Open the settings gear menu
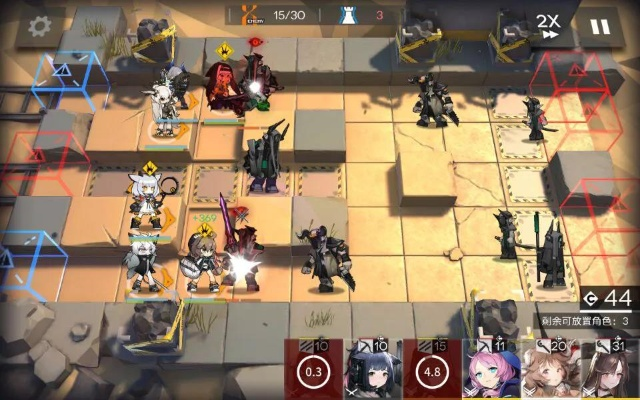The image size is (640, 400). (40, 27)
